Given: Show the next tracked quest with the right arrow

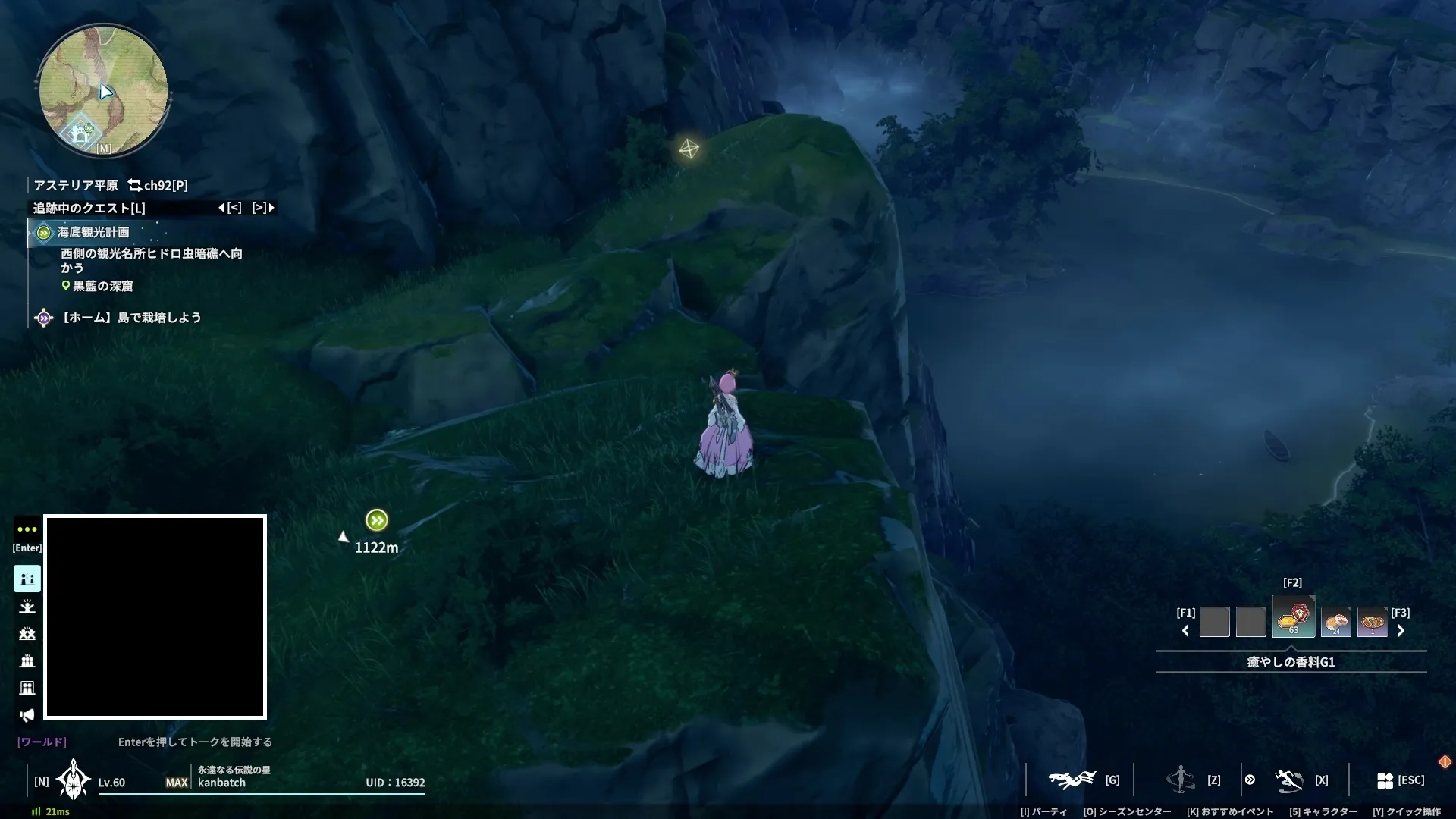Looking at the screenshot, I should point(263,208).
